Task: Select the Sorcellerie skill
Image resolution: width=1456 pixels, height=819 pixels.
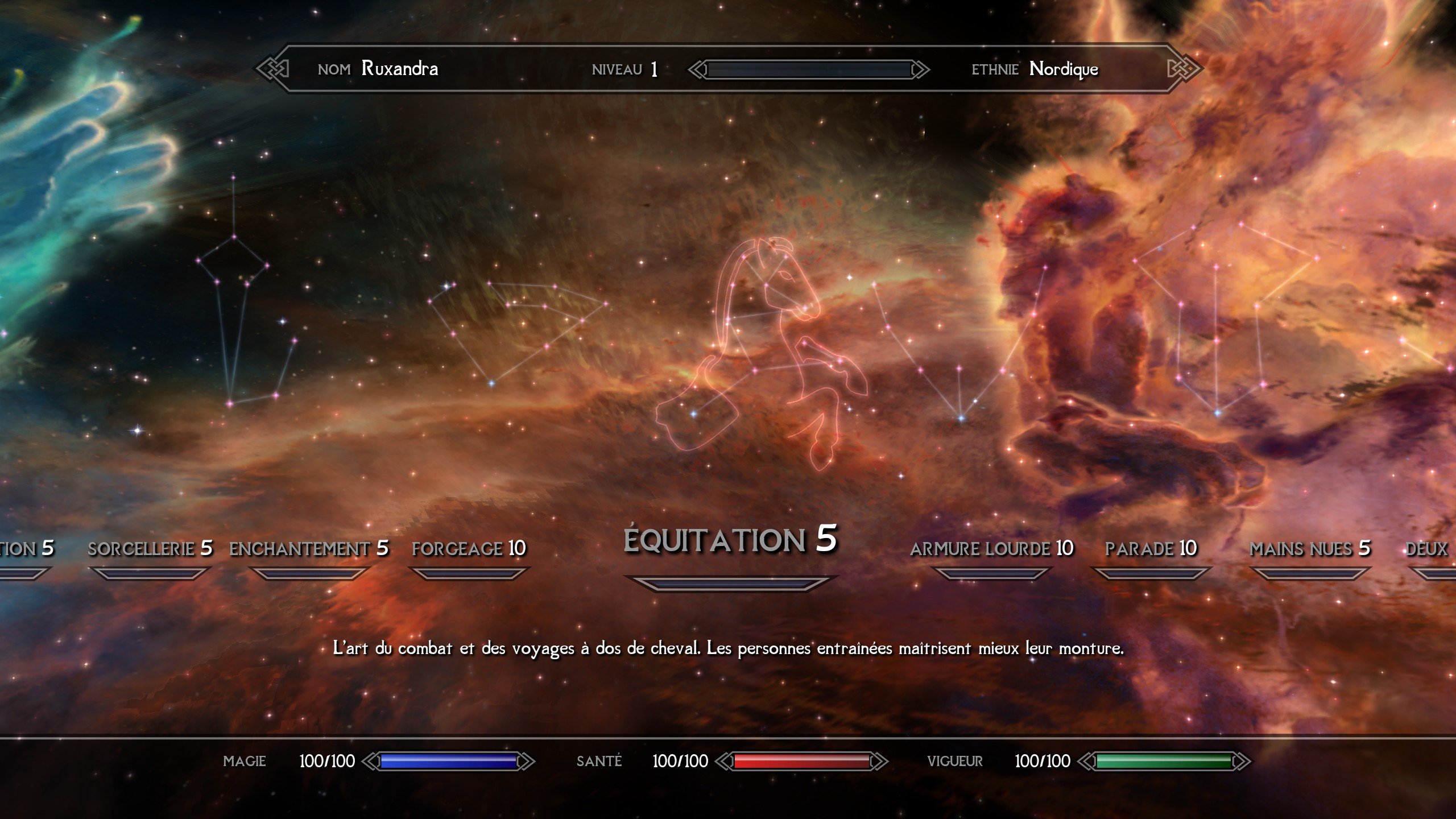Action: (x=150, y=549)
